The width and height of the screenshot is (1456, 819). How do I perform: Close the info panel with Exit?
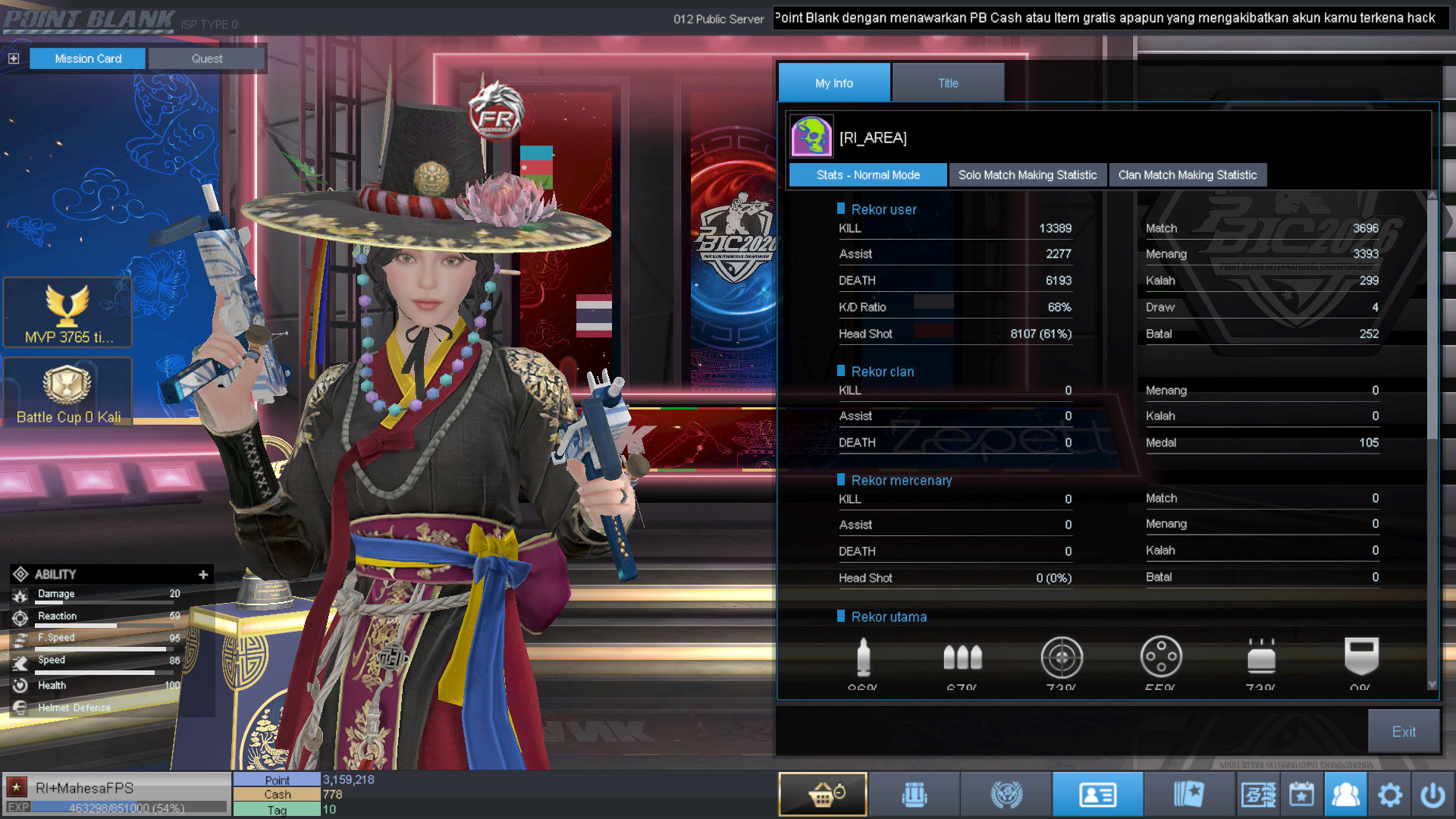point(1403,731)
